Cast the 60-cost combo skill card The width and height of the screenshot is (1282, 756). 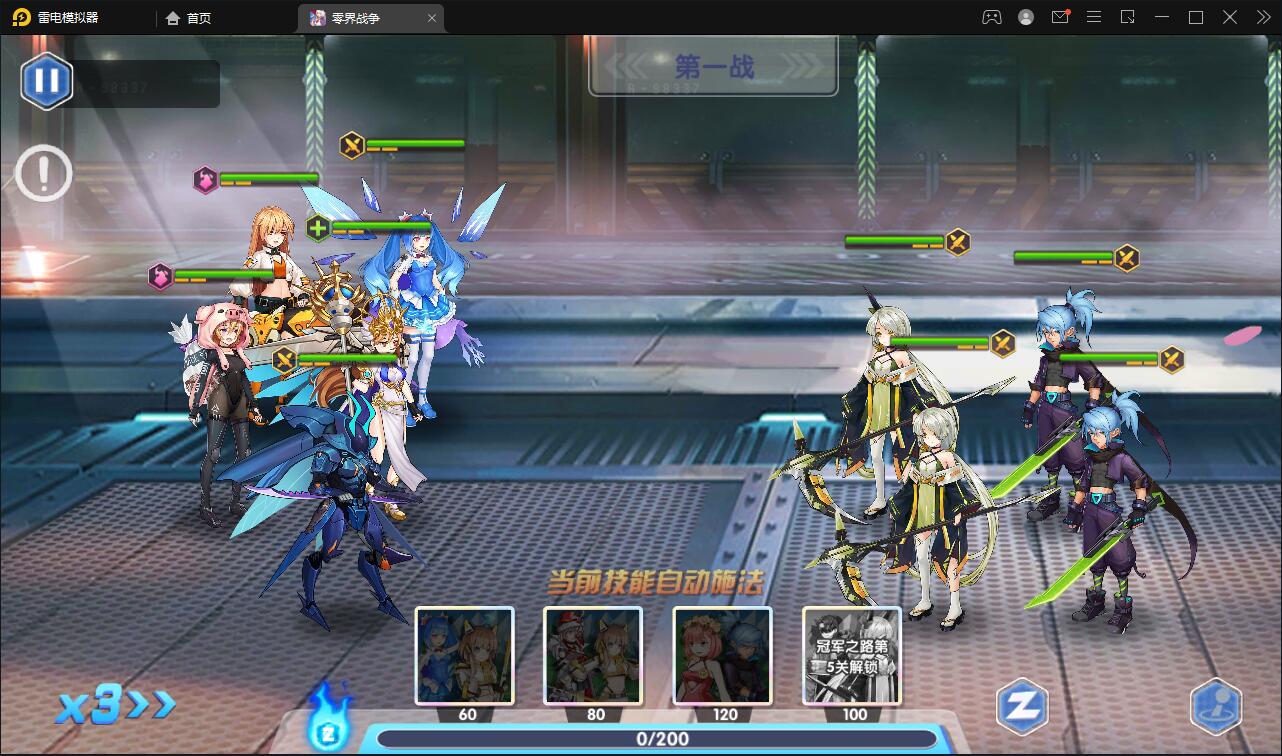pyautogui.click(x=465, y=655)
